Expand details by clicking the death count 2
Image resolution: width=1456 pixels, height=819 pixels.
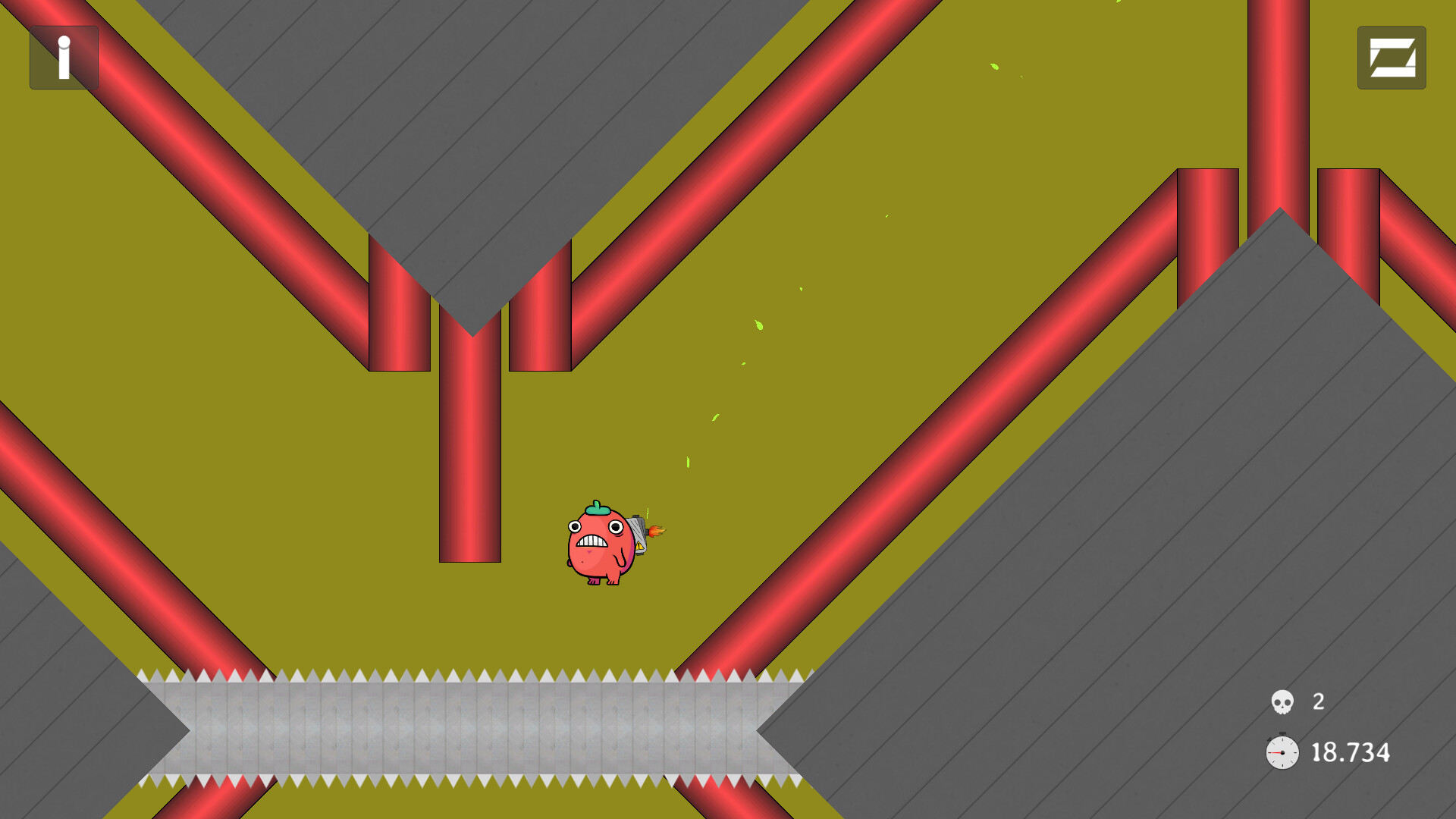point(1317,702)
